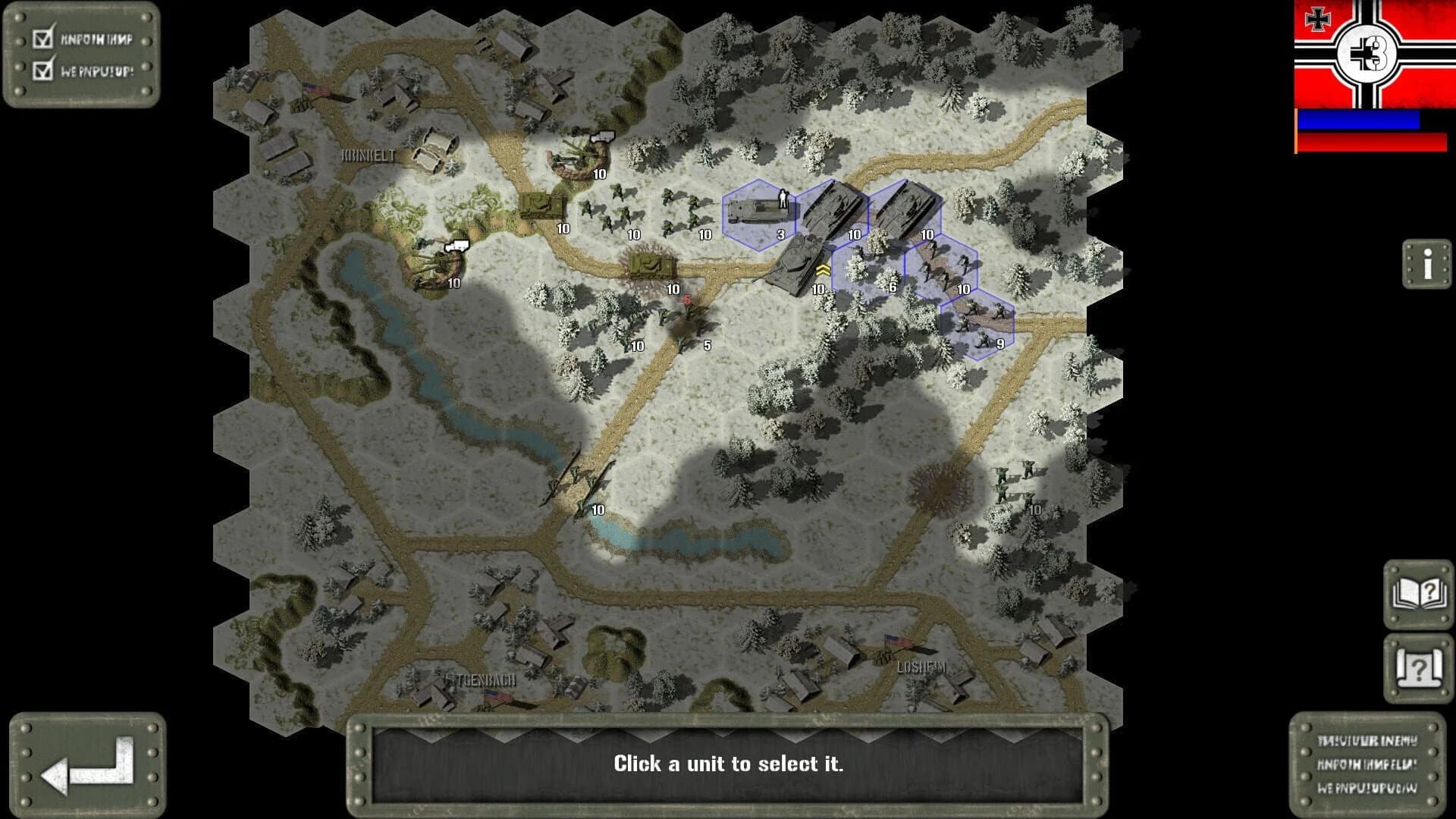The height and width of the screenshot is (819, 1456).
Task: Click the 'Click a unit to select it' message bar
Action: pyautogui.click(x=728, y=764)
